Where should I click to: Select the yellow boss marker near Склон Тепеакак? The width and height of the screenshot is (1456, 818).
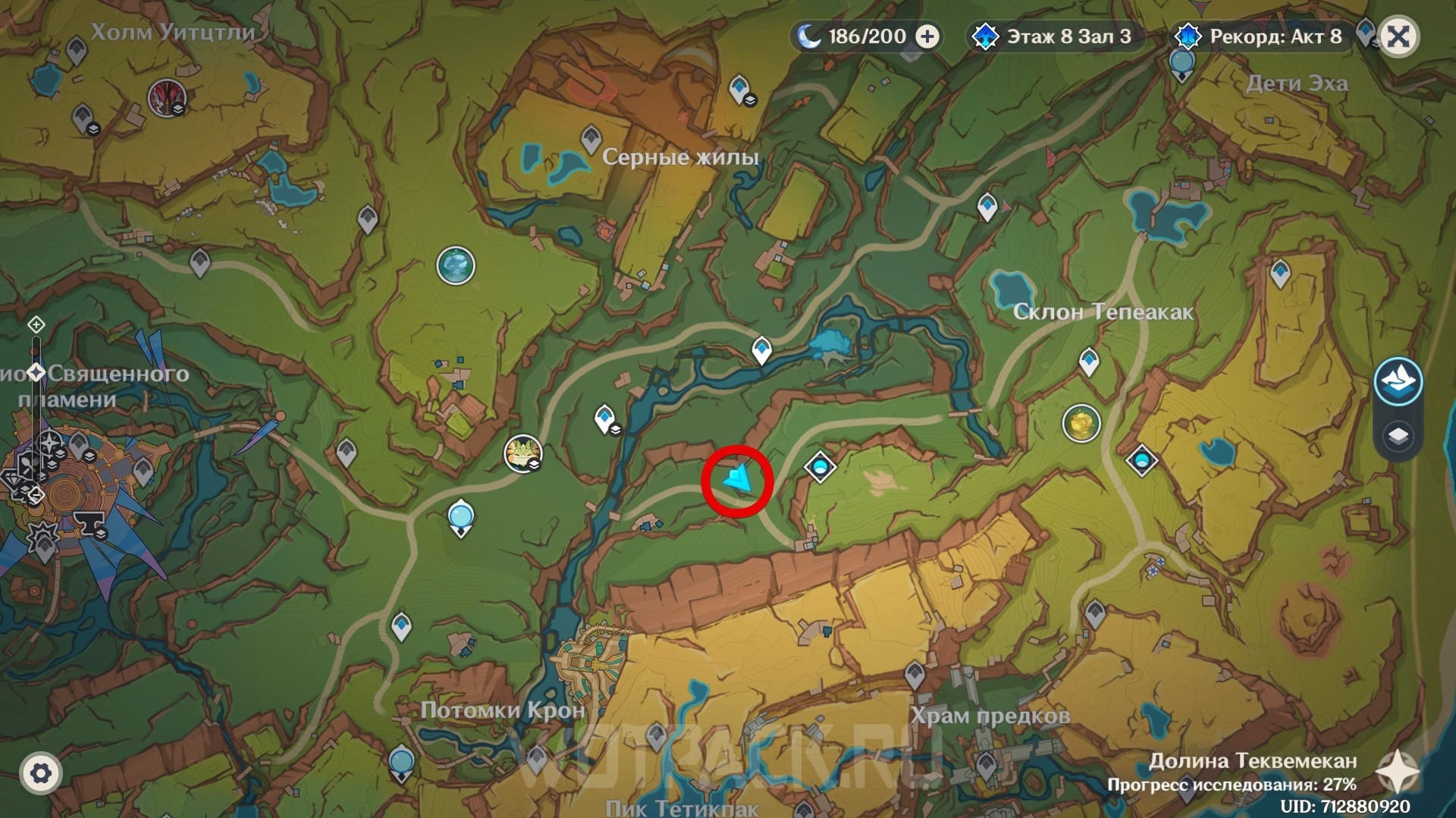[x=1081, y=423]
